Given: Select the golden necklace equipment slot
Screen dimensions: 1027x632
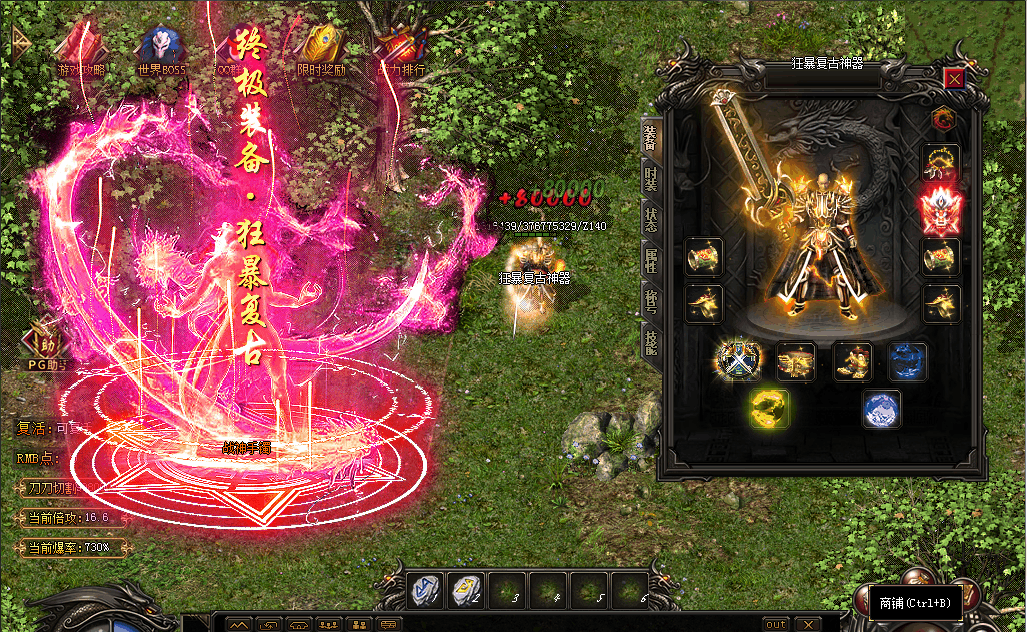Looking at the screenshot, I should coord(940,161).
